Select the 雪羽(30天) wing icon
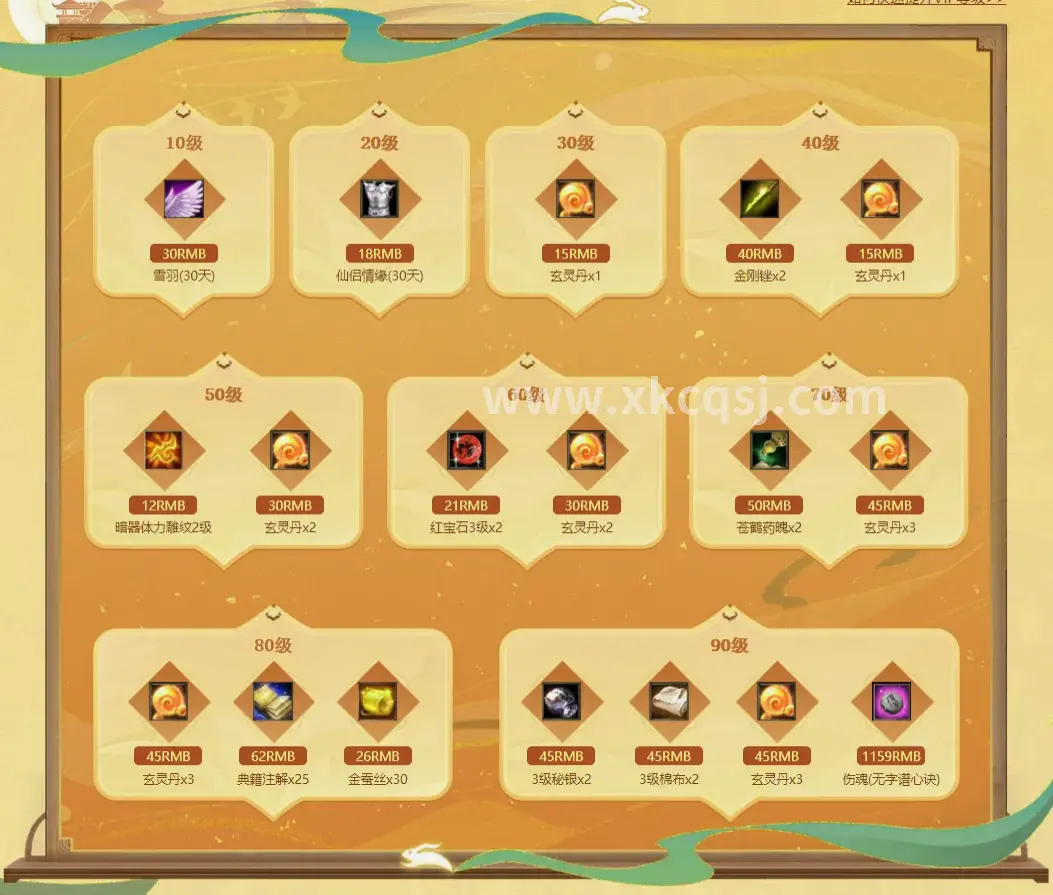1053x895 pixels. [184, 199]
